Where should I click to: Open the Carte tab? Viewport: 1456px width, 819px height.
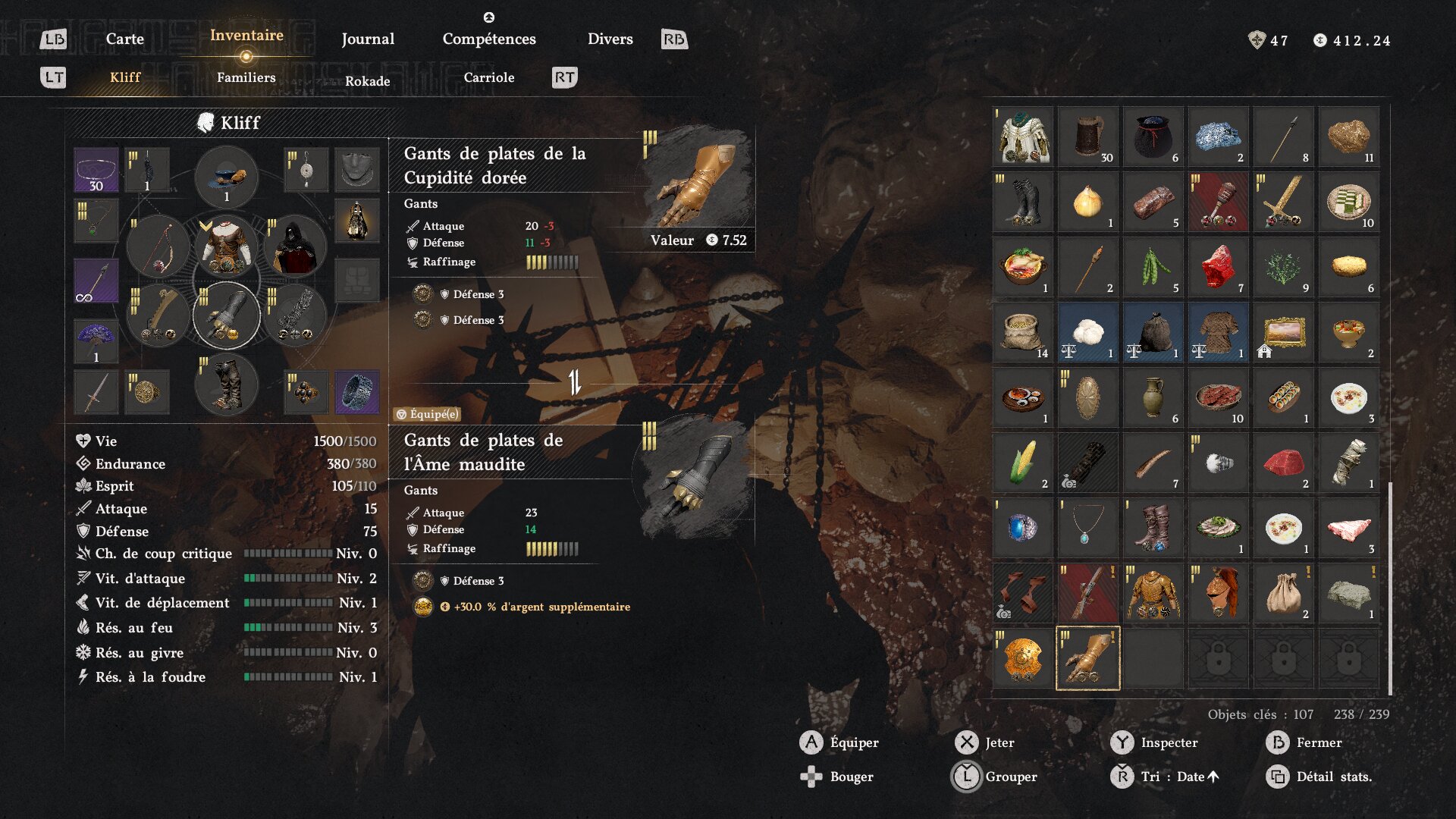[124, 39]
